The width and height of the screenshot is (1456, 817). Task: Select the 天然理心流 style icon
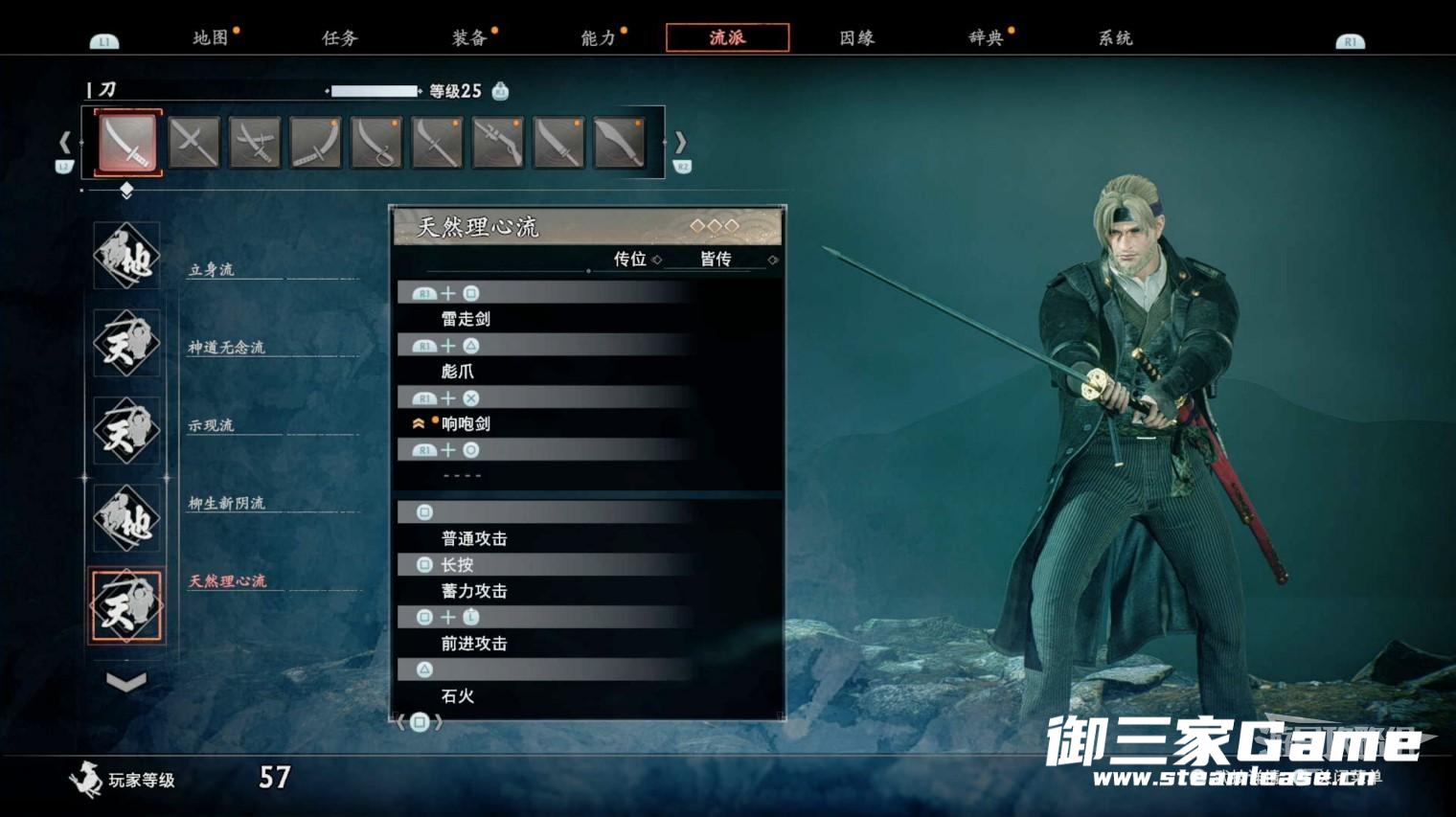126,605
